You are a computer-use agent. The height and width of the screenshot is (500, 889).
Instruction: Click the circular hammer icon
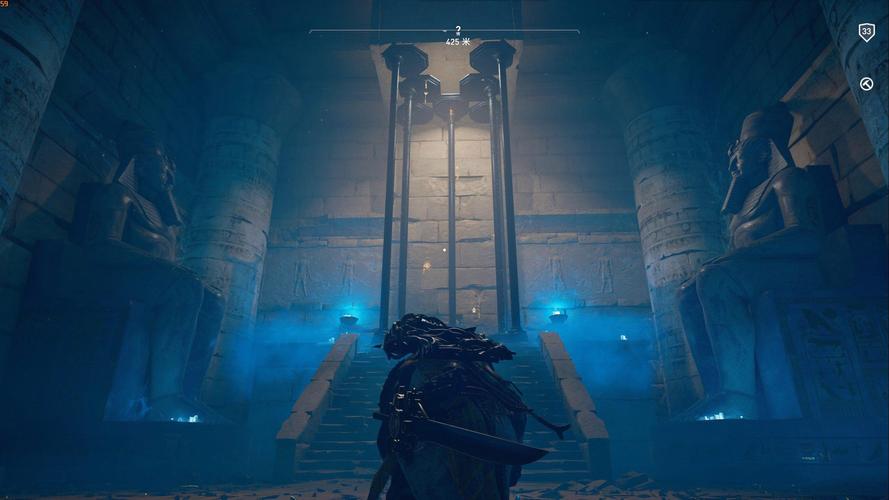tap(866, 84)
